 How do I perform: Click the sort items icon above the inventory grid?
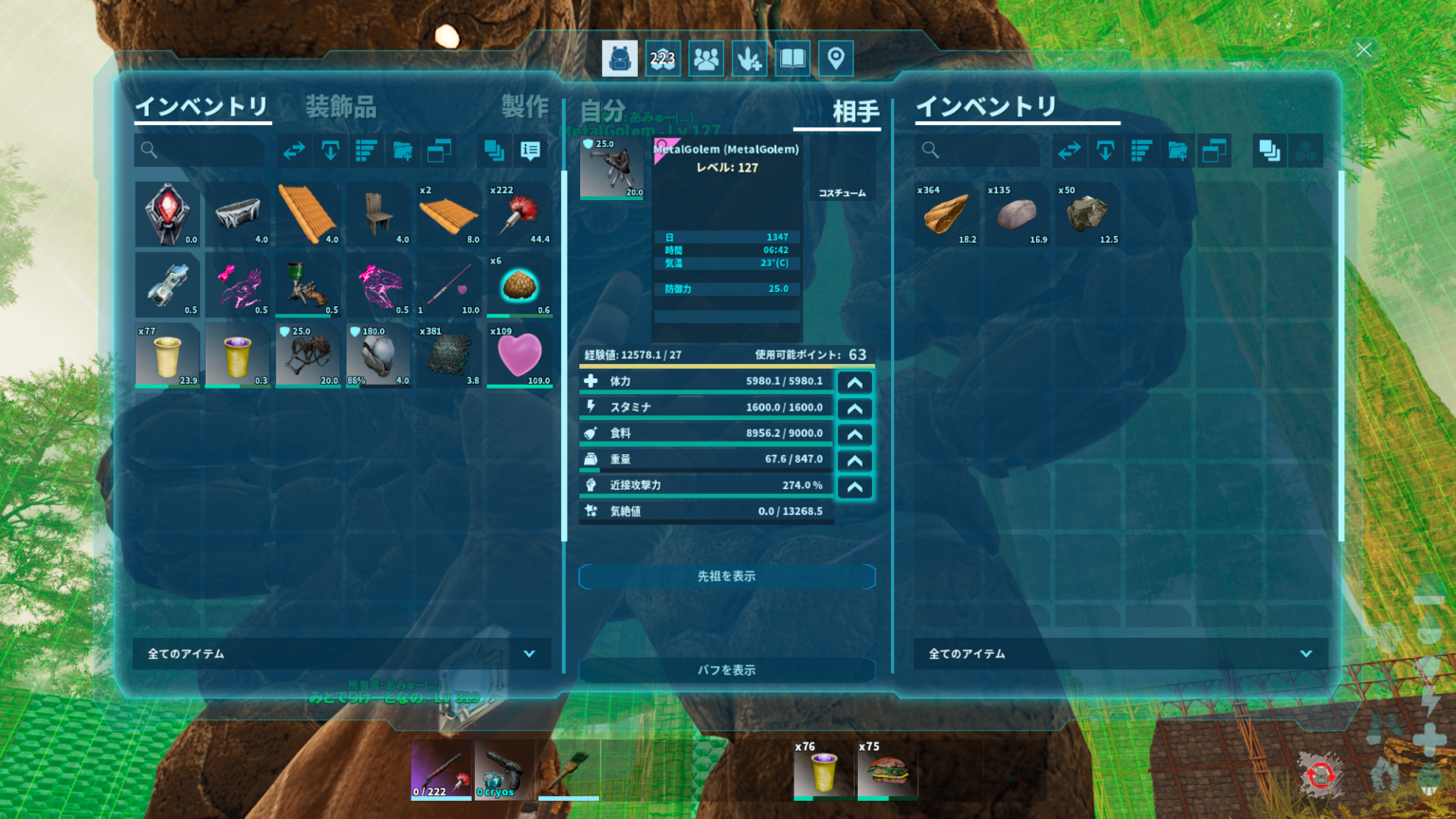point(366,150)
